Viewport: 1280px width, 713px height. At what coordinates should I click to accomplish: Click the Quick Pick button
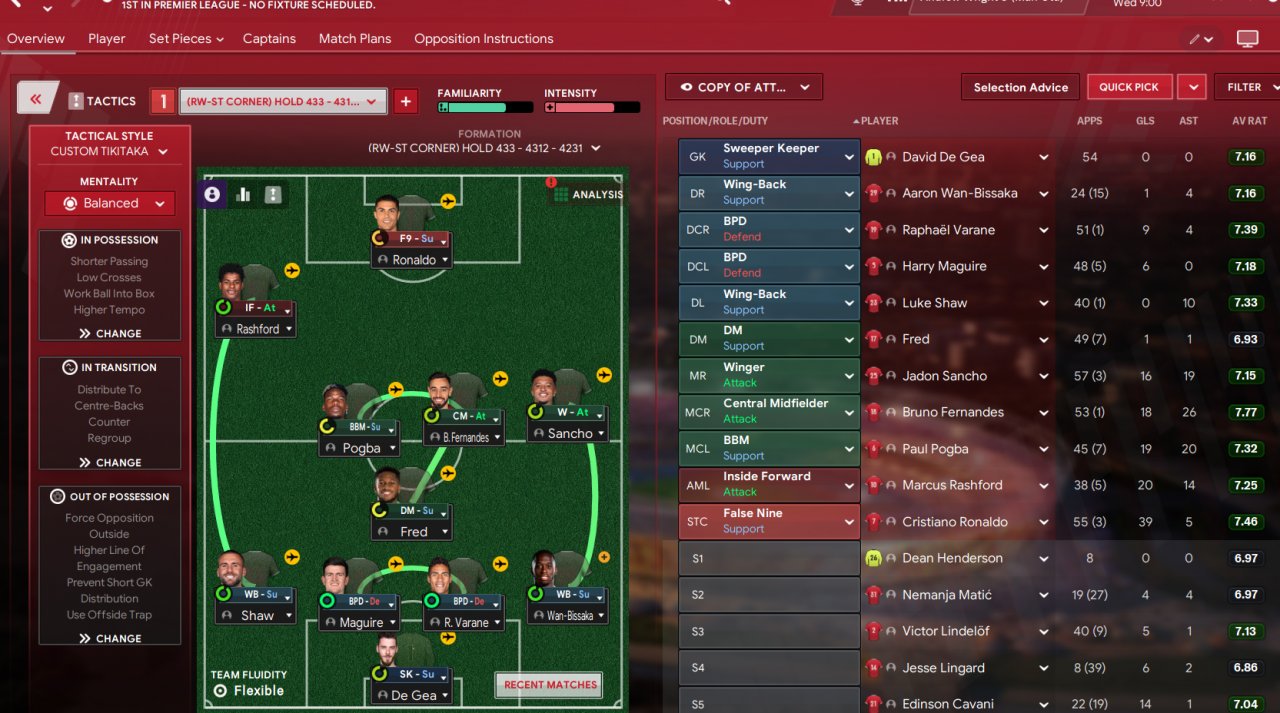click(x=1128, y=87)
